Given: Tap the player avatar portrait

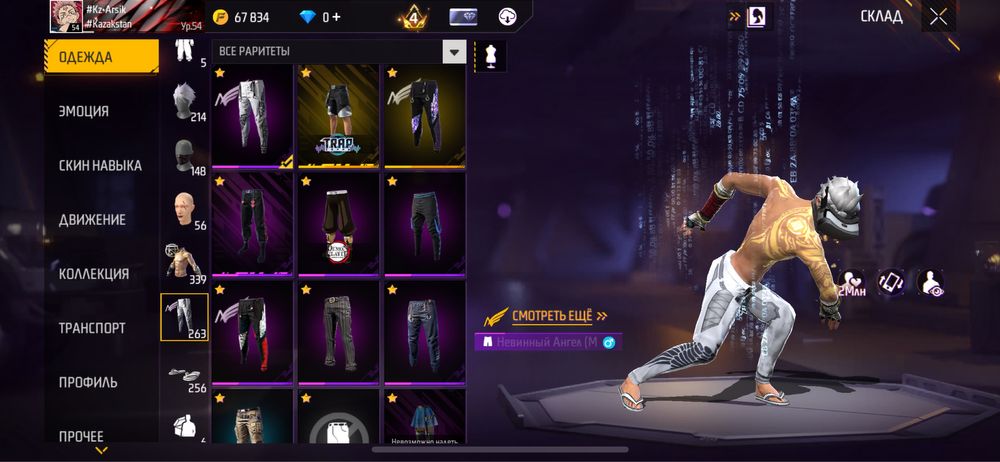Looking at the screenshot, I should pos(65,16).
